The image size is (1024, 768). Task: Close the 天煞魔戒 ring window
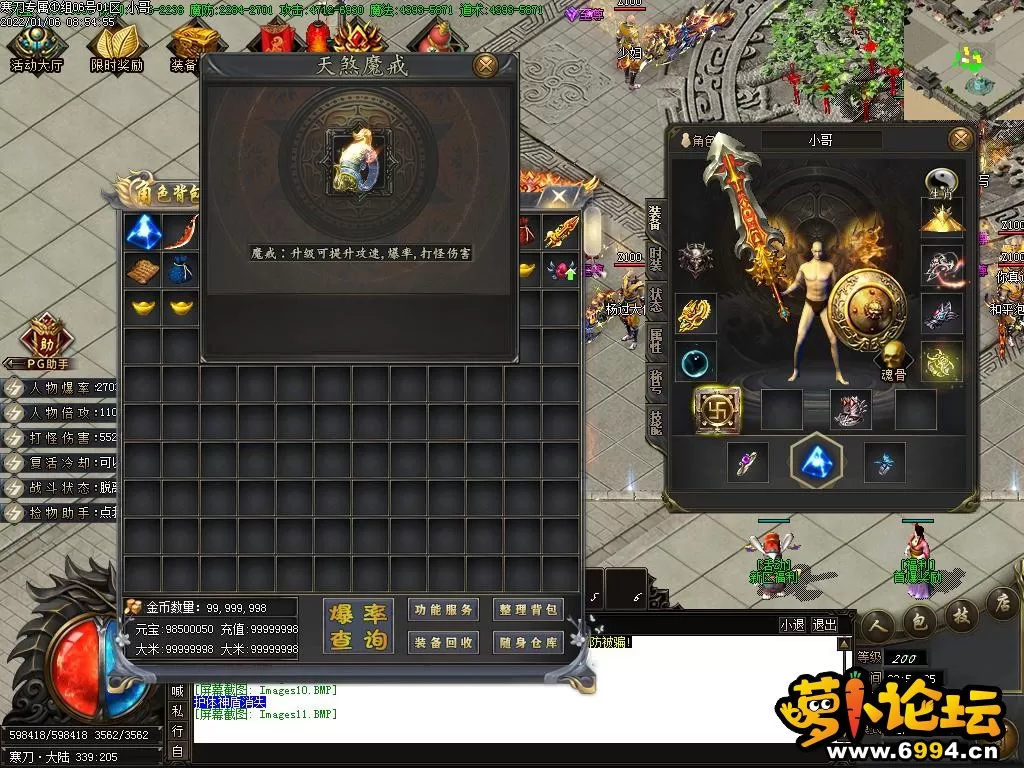485,66
